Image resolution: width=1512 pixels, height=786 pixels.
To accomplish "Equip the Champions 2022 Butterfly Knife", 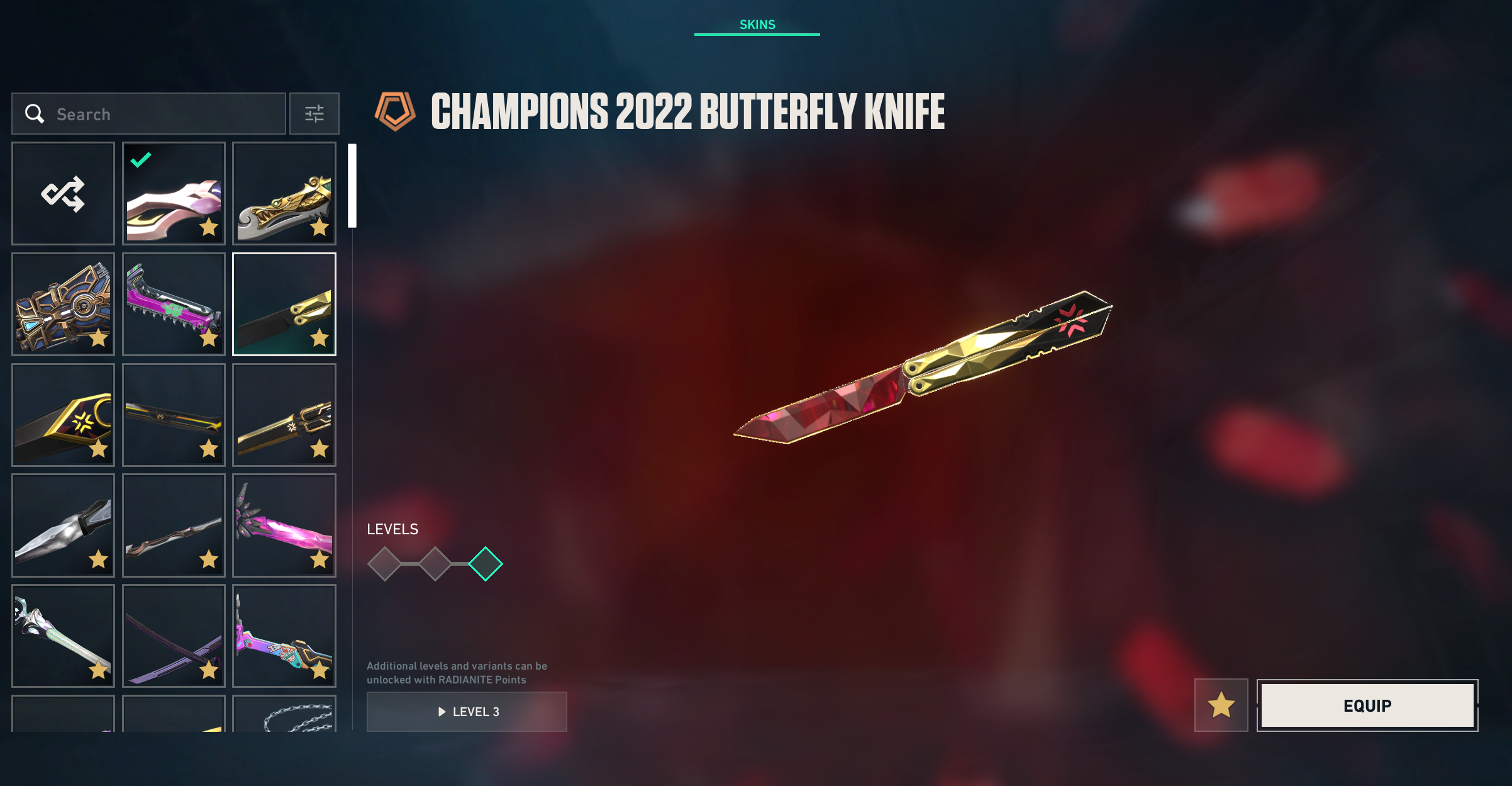I will (x=1367, y=705).
